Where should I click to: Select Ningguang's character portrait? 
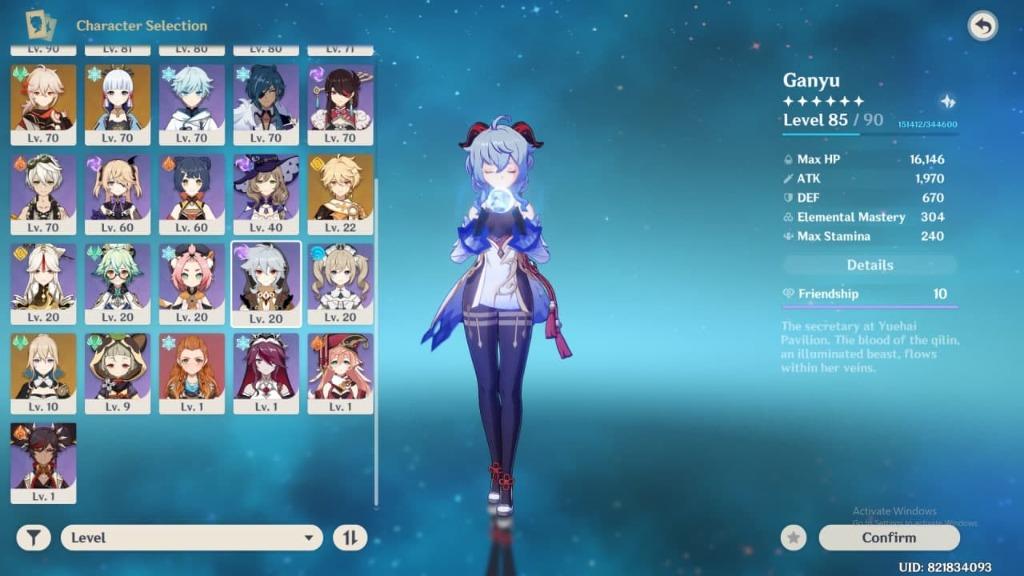pyautogui.click(x=43, y=278)
